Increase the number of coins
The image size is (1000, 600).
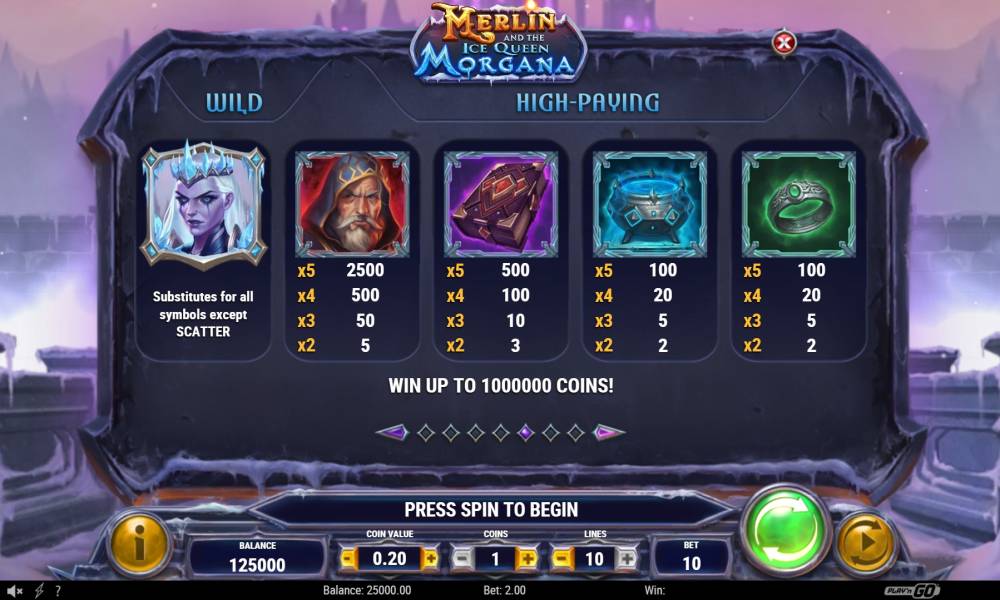(x=527, y=559)
